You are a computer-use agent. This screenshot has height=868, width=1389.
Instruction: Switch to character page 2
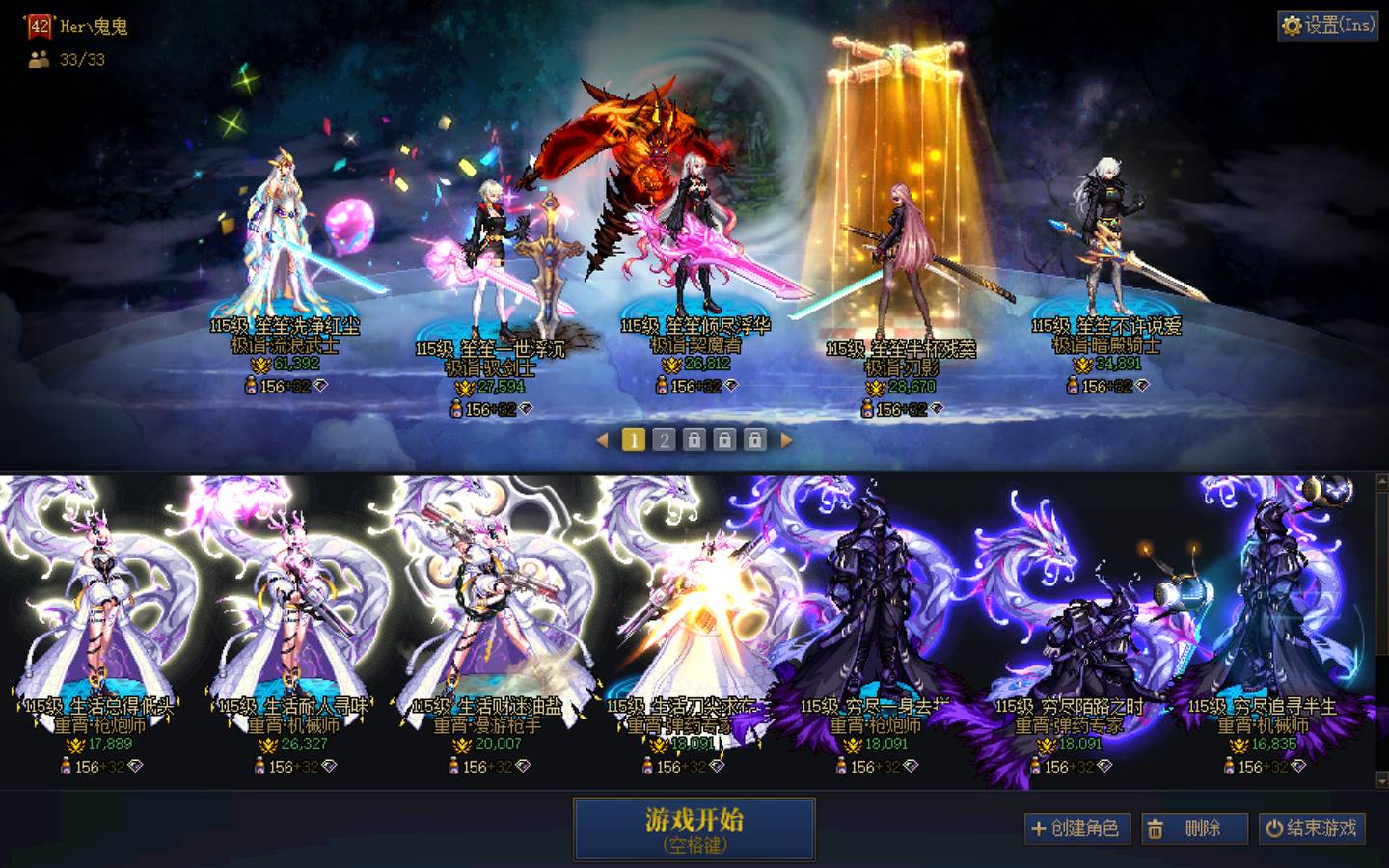coord(664,440)
